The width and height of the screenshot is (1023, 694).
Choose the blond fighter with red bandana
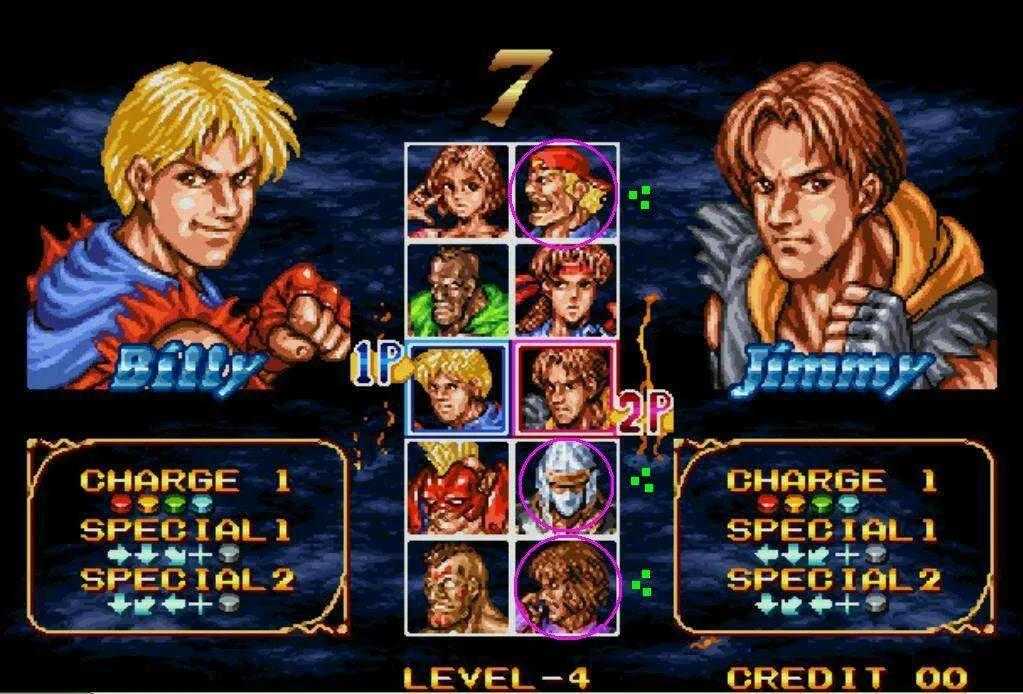(564, 190)
